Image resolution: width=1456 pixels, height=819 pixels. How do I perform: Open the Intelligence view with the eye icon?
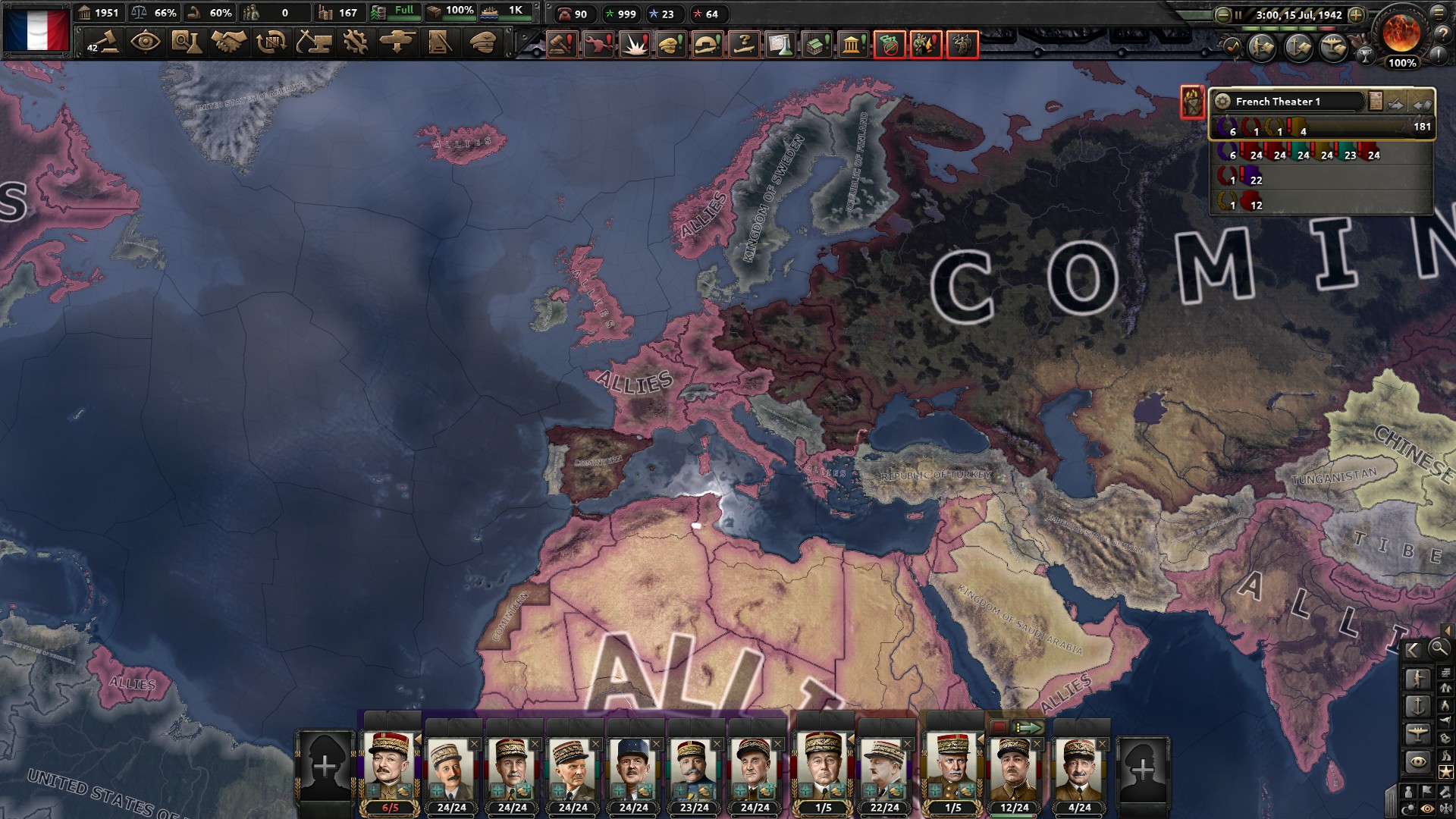(146, 43)
